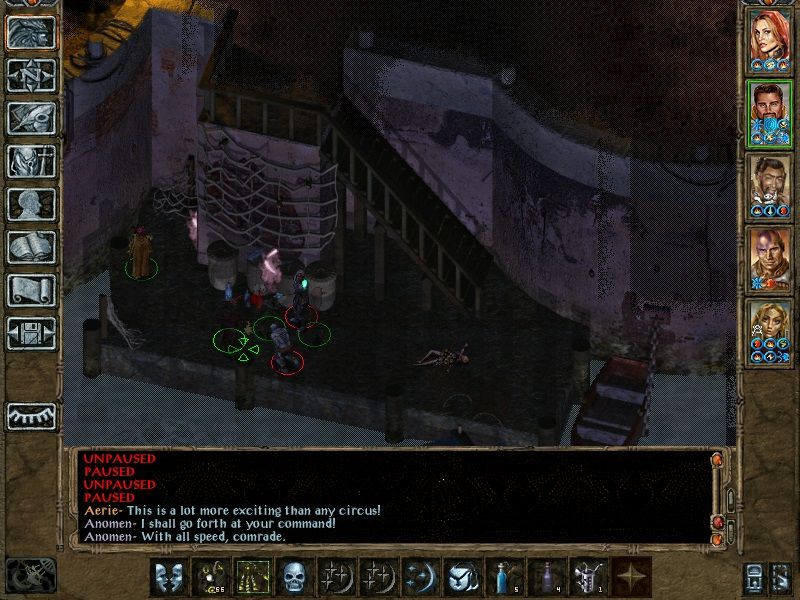Open the mage spellbook with open-book button
The width and height of the screenshot is (800, 600).
tap(31, 247)
